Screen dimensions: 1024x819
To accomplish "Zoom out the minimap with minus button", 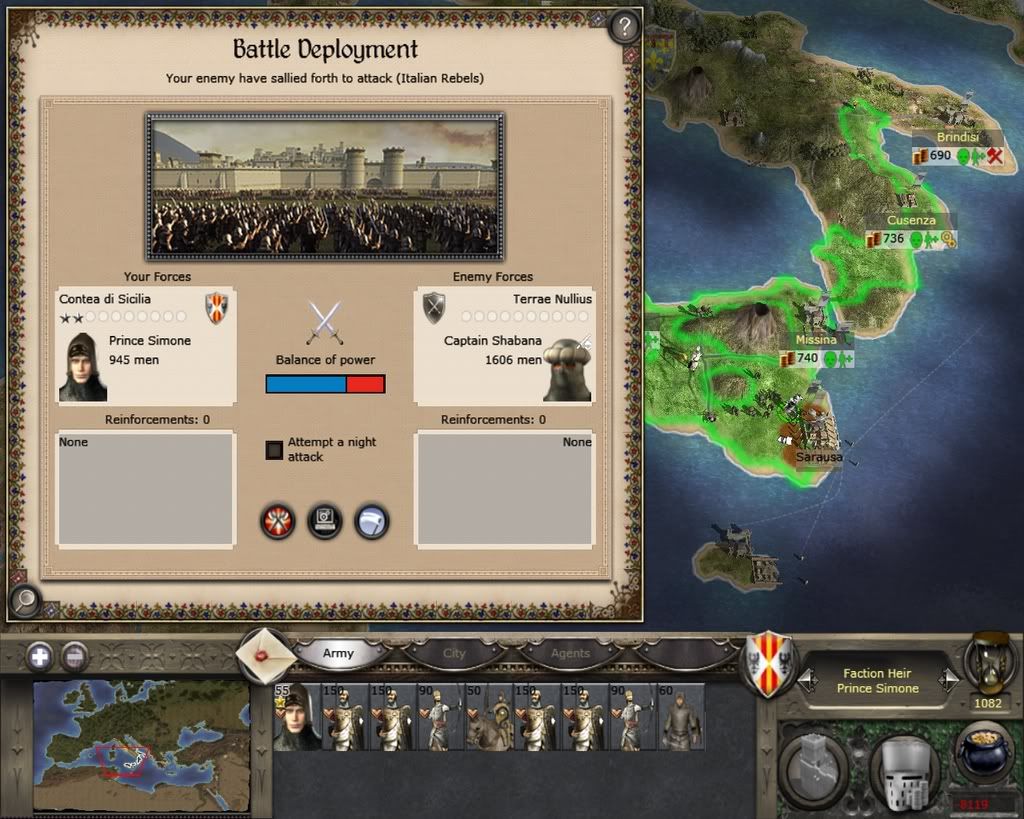I will coord(75,657).
